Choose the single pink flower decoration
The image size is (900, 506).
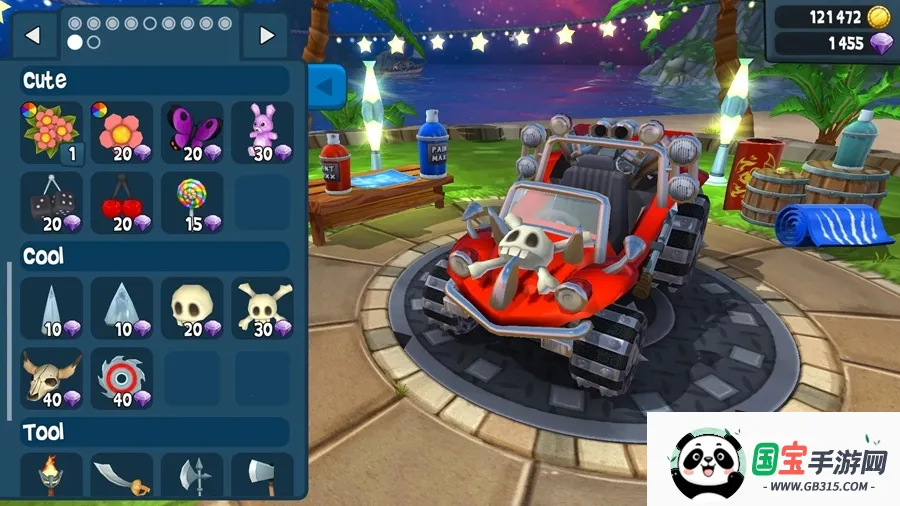coord(122,132)
